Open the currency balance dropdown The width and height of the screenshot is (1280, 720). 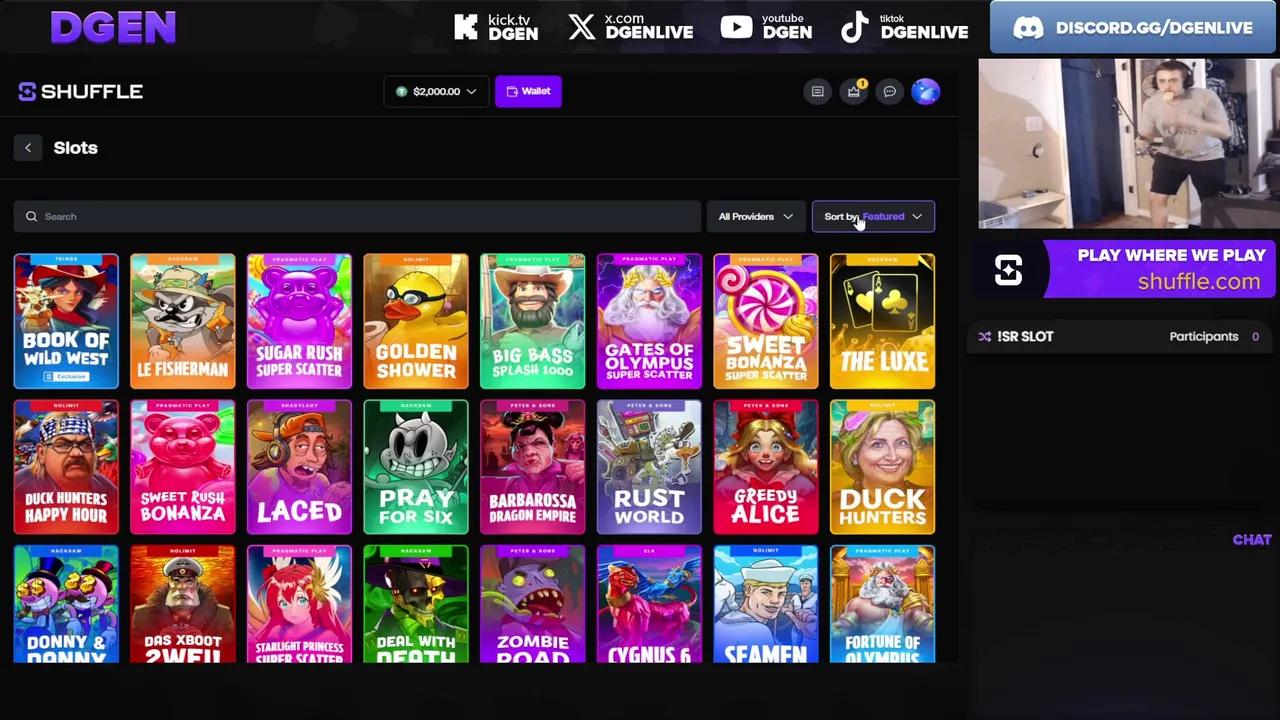(x=436, y=91)
